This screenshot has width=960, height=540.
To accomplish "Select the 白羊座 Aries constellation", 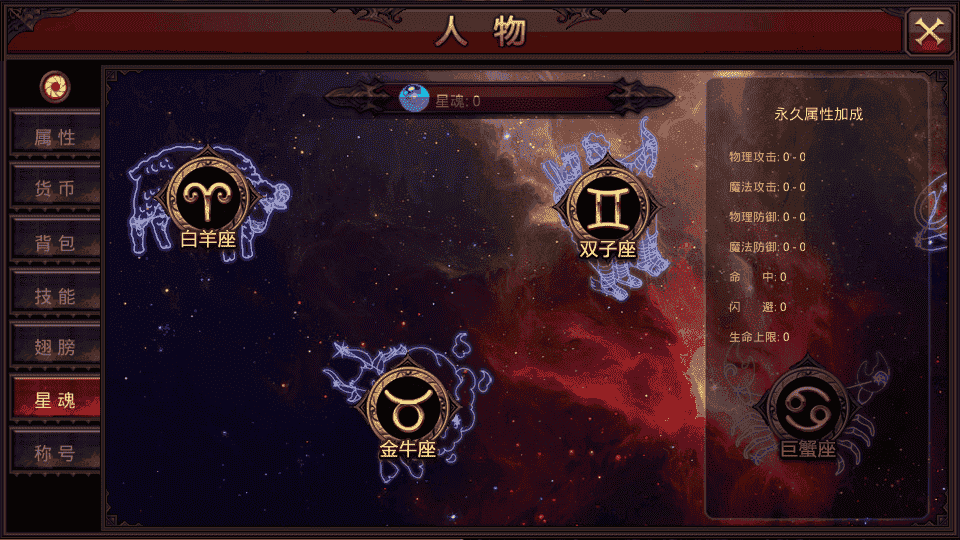I will 208,198.
